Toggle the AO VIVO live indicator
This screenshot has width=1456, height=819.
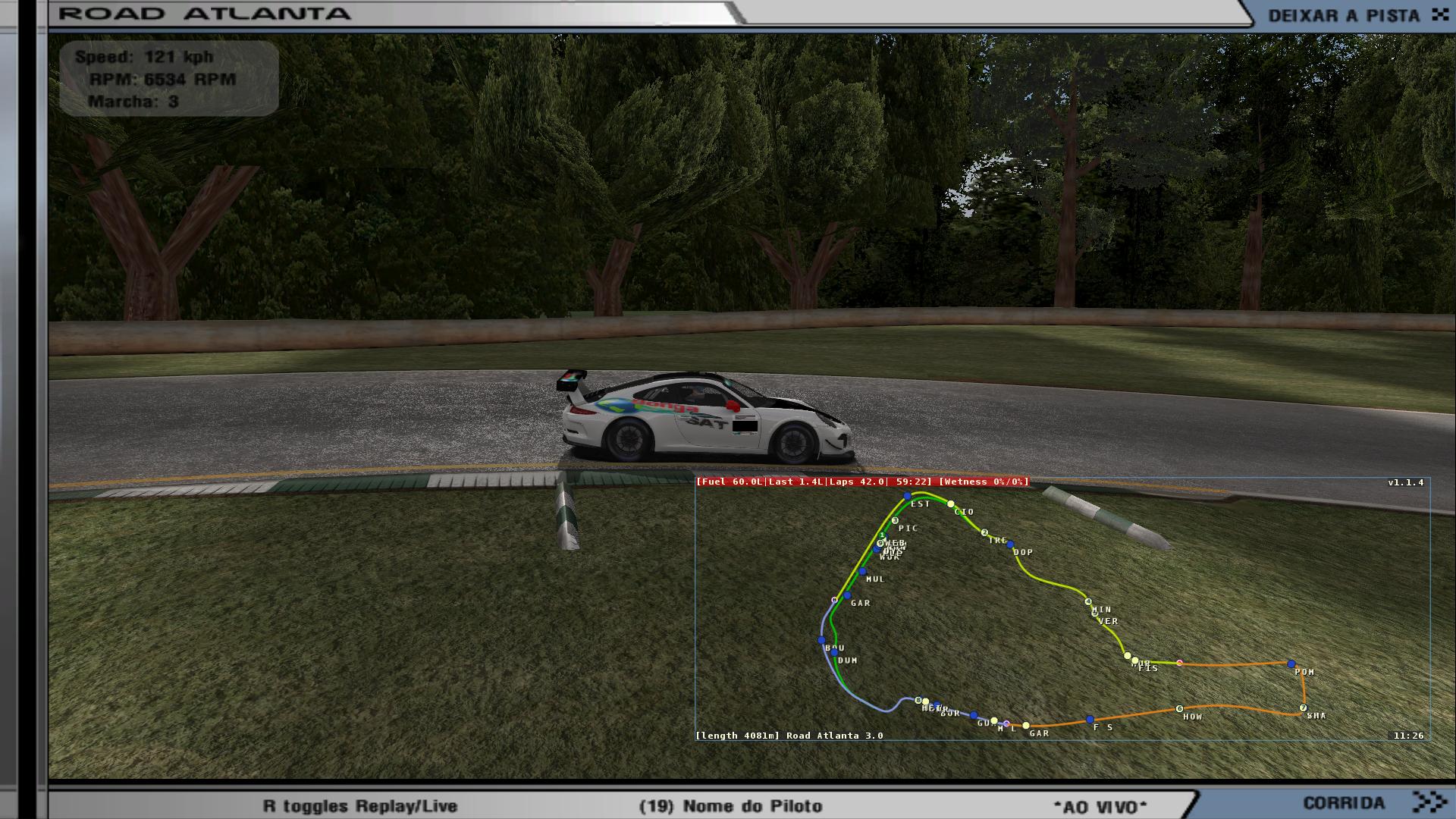click(1100, 806)
